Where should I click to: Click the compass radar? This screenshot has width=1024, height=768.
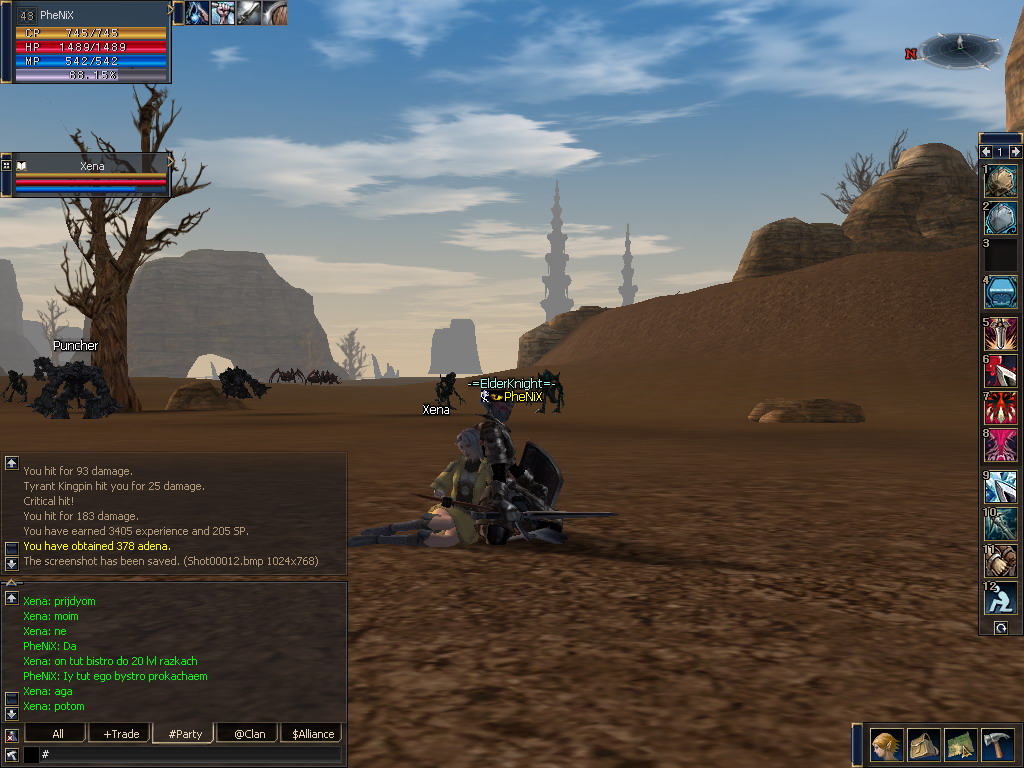959,48
